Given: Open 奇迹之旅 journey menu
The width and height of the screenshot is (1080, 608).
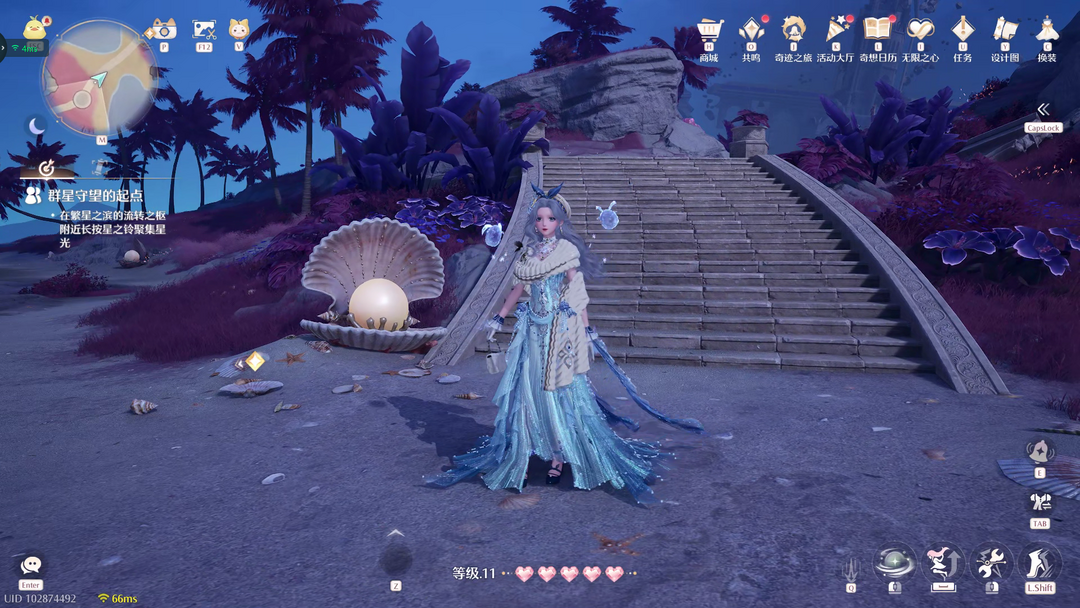Looking at the screenshot, I should click(x=793, y=29).
